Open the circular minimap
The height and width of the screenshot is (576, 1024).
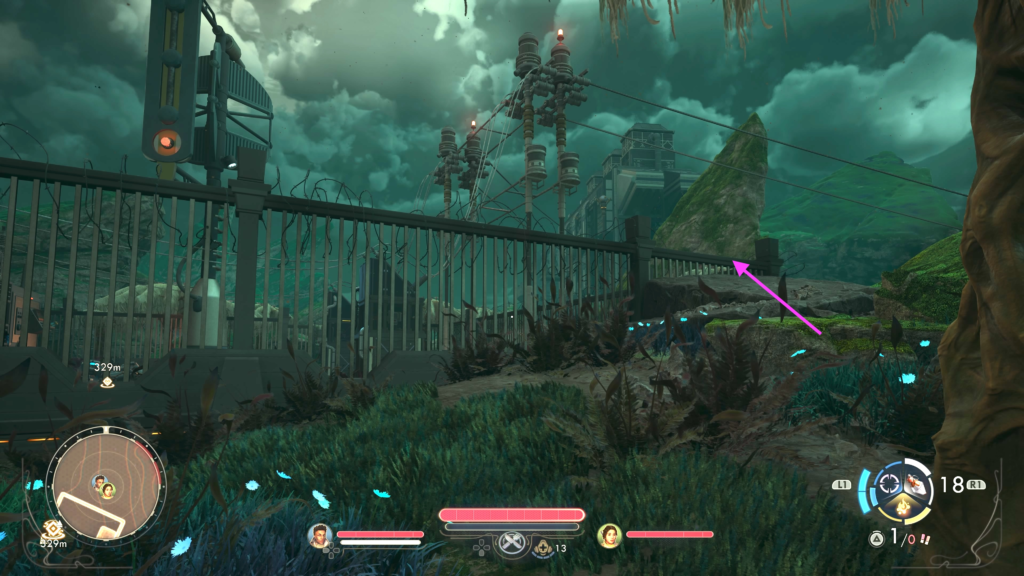pos(103,487)
